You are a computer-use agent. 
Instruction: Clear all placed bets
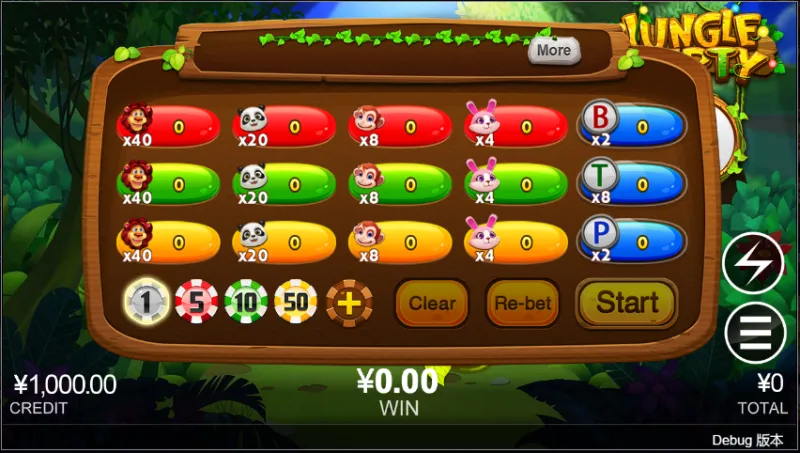click(432, 303)
